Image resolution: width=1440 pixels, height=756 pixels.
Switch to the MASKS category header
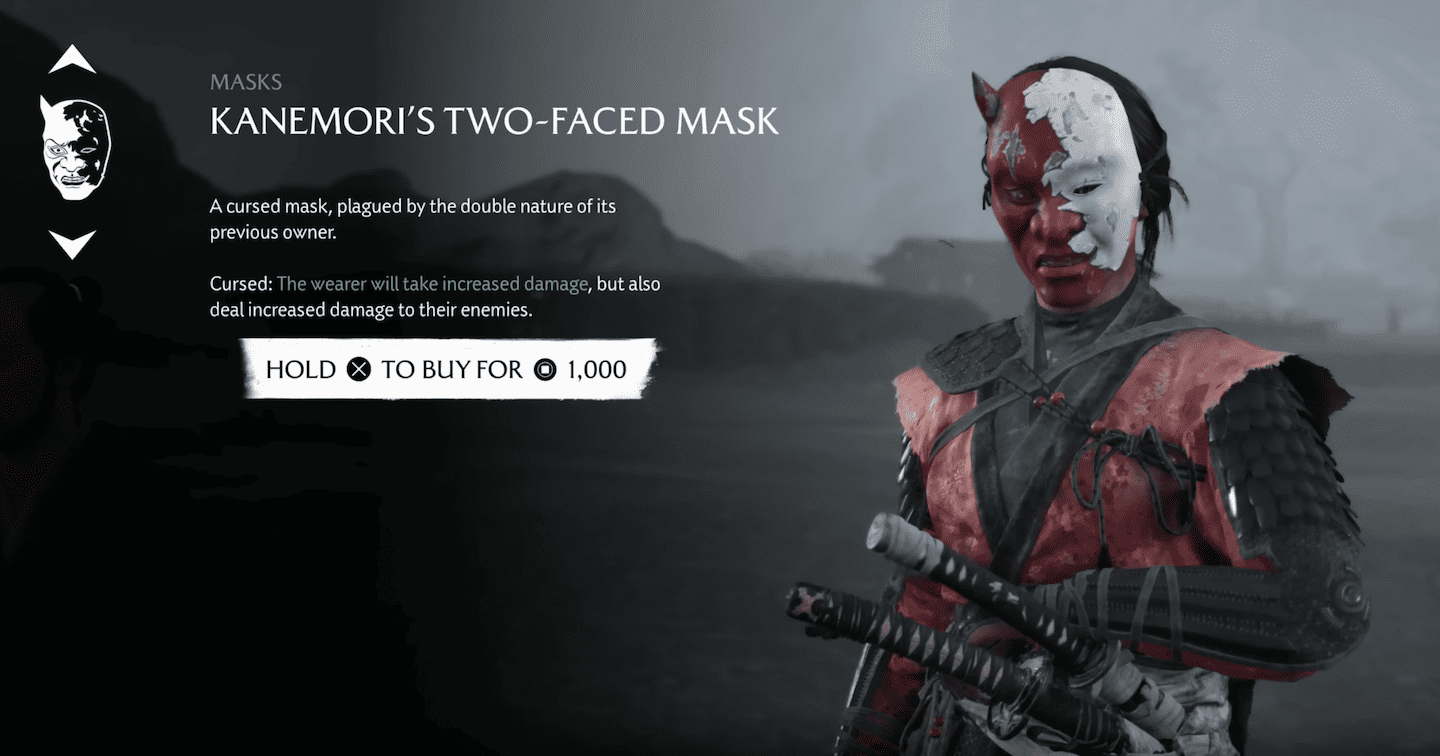tap(245, 82)
